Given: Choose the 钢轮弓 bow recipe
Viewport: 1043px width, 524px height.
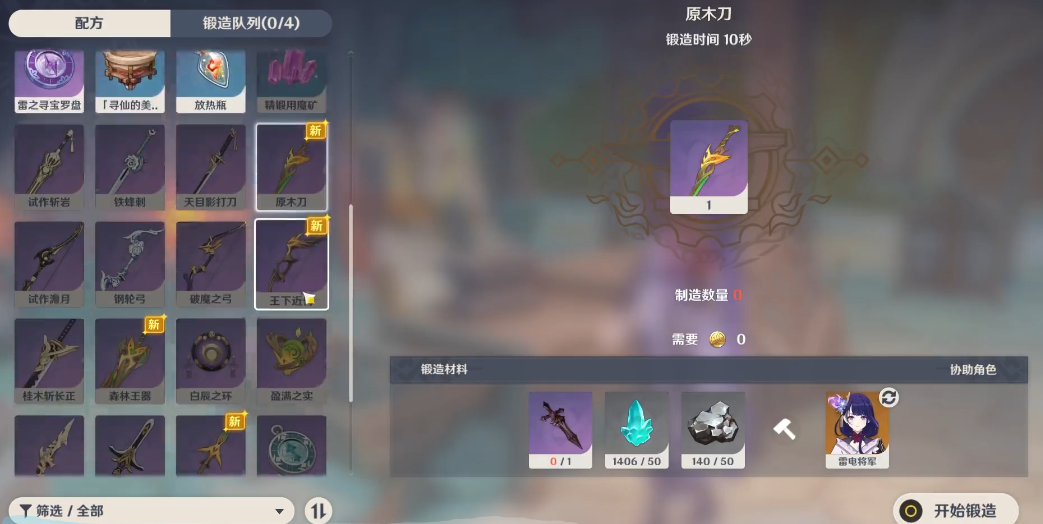Looking at the screenshot, I should 130,263.
